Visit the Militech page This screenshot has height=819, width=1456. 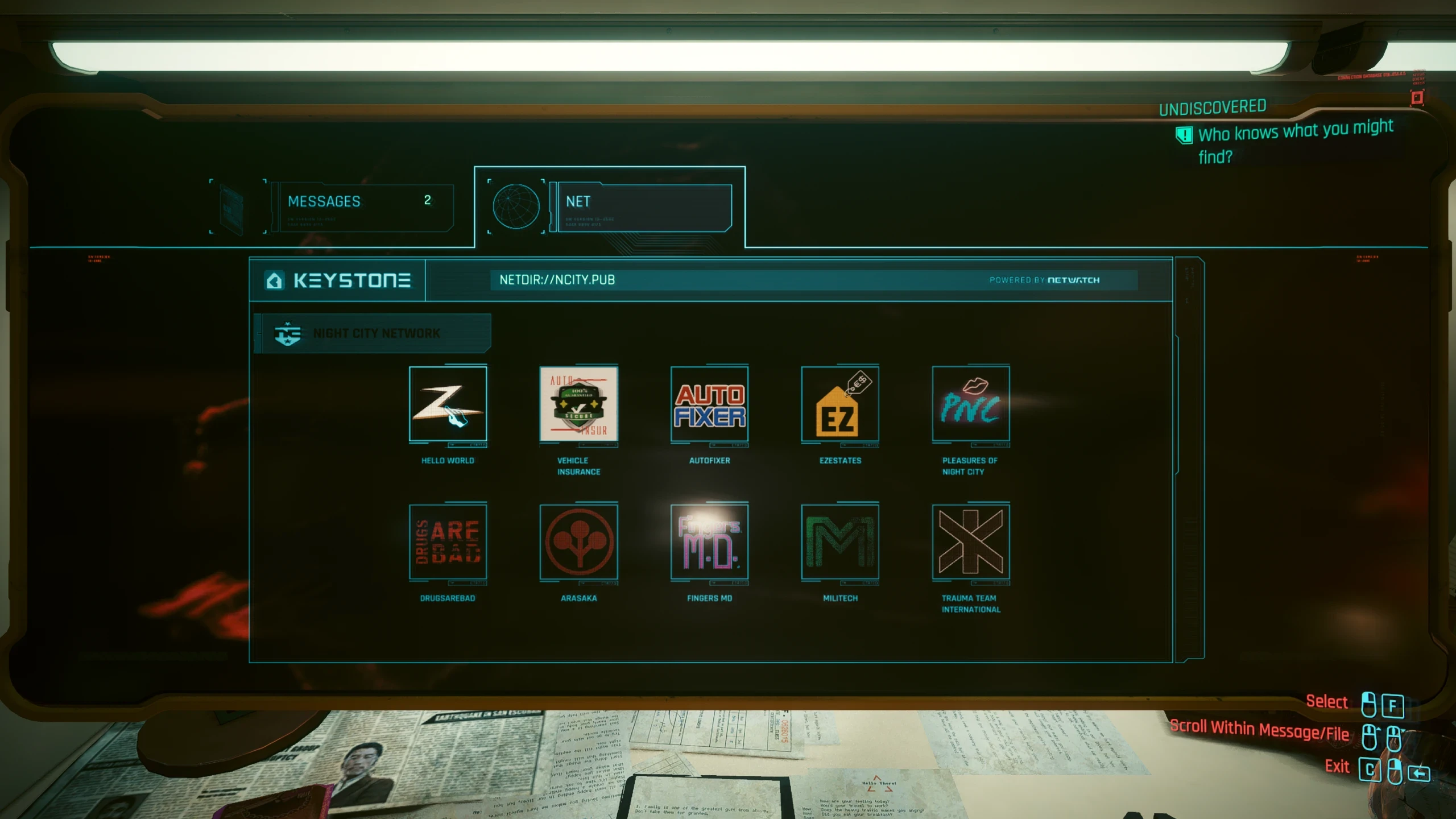click(840, 542)
